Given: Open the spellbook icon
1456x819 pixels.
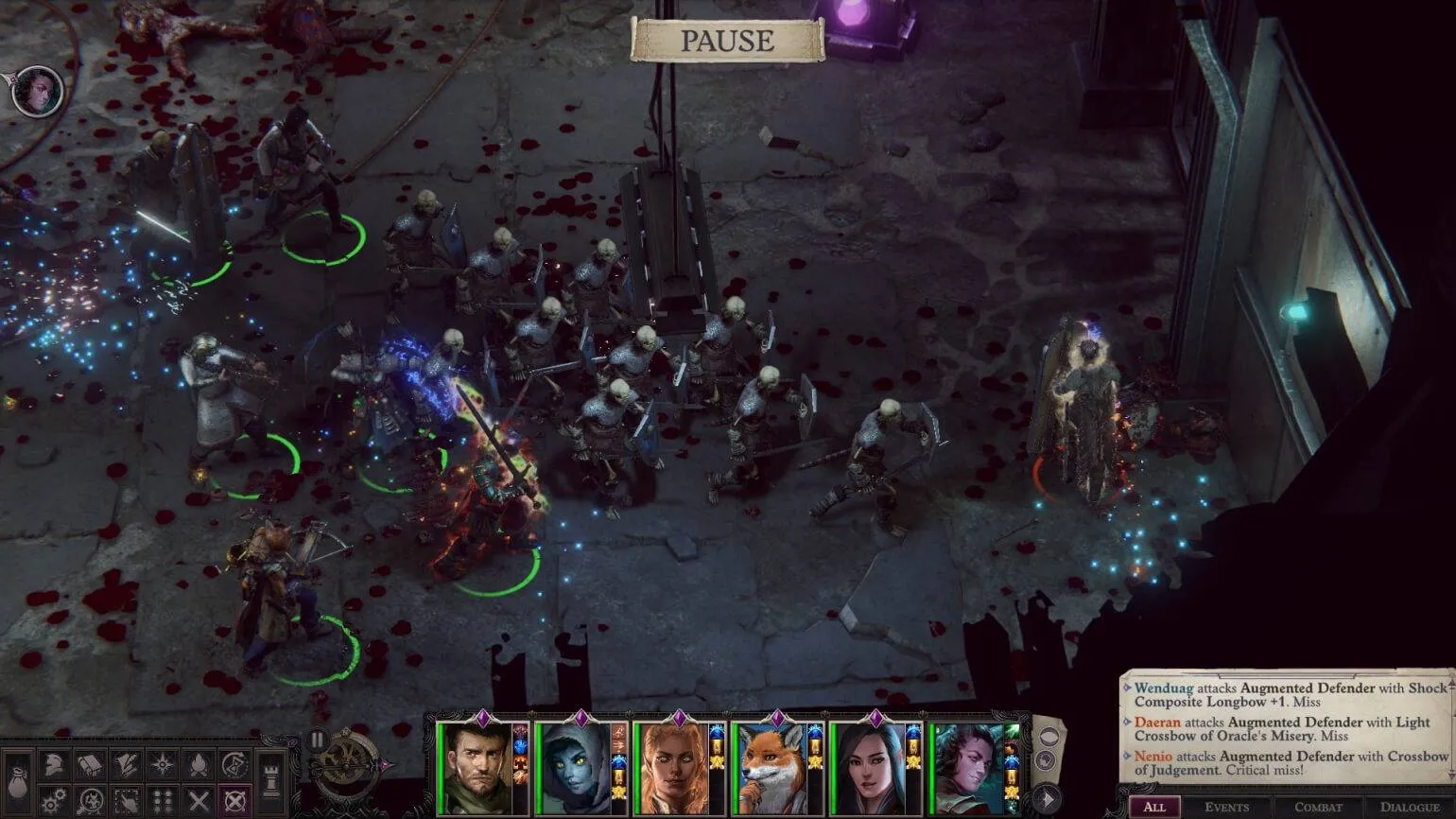Looking at the screenshot, I should click(x=90, y=765).
